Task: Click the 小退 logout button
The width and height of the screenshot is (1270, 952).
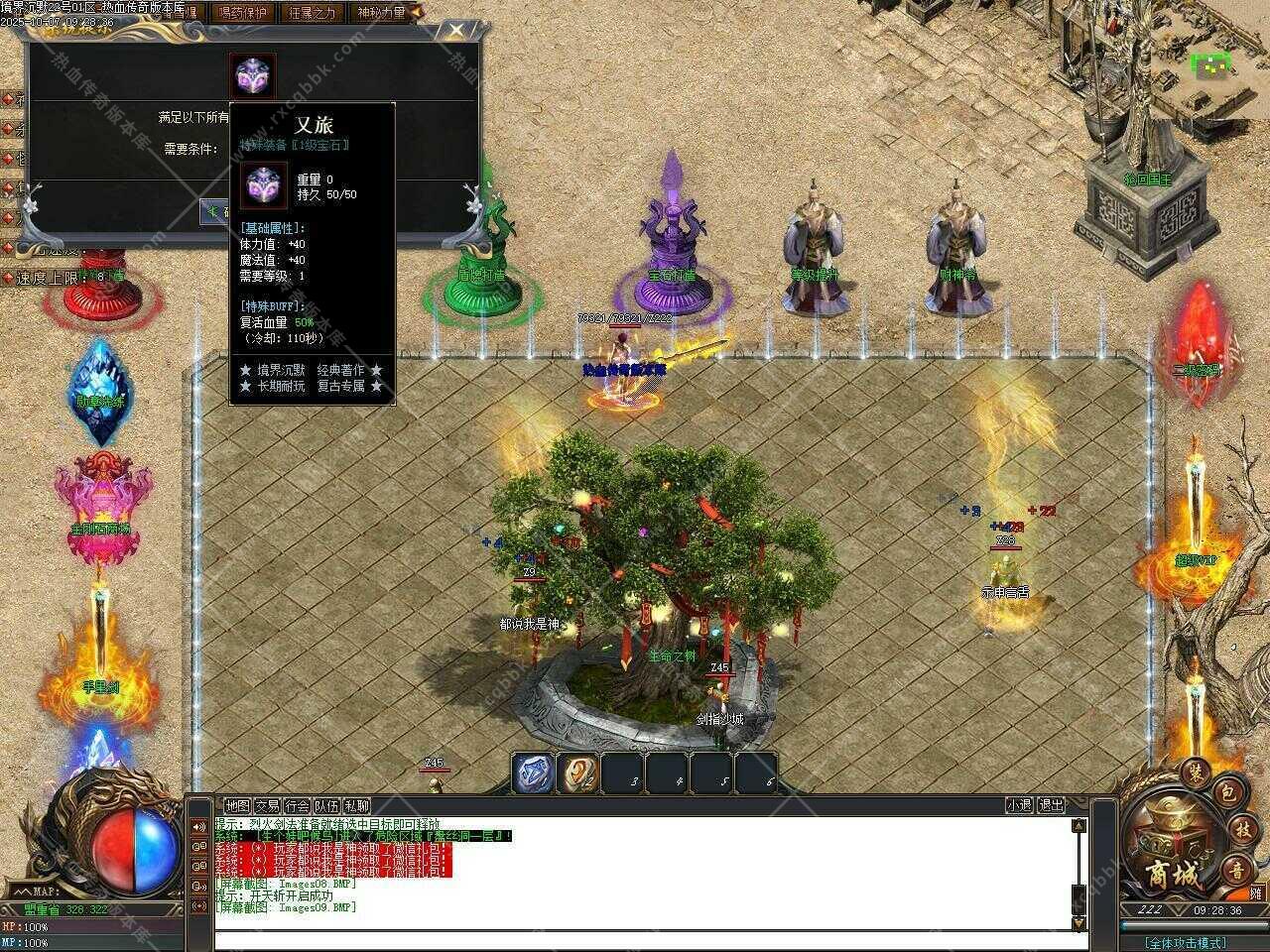Action: click(x=1019, y=806)
